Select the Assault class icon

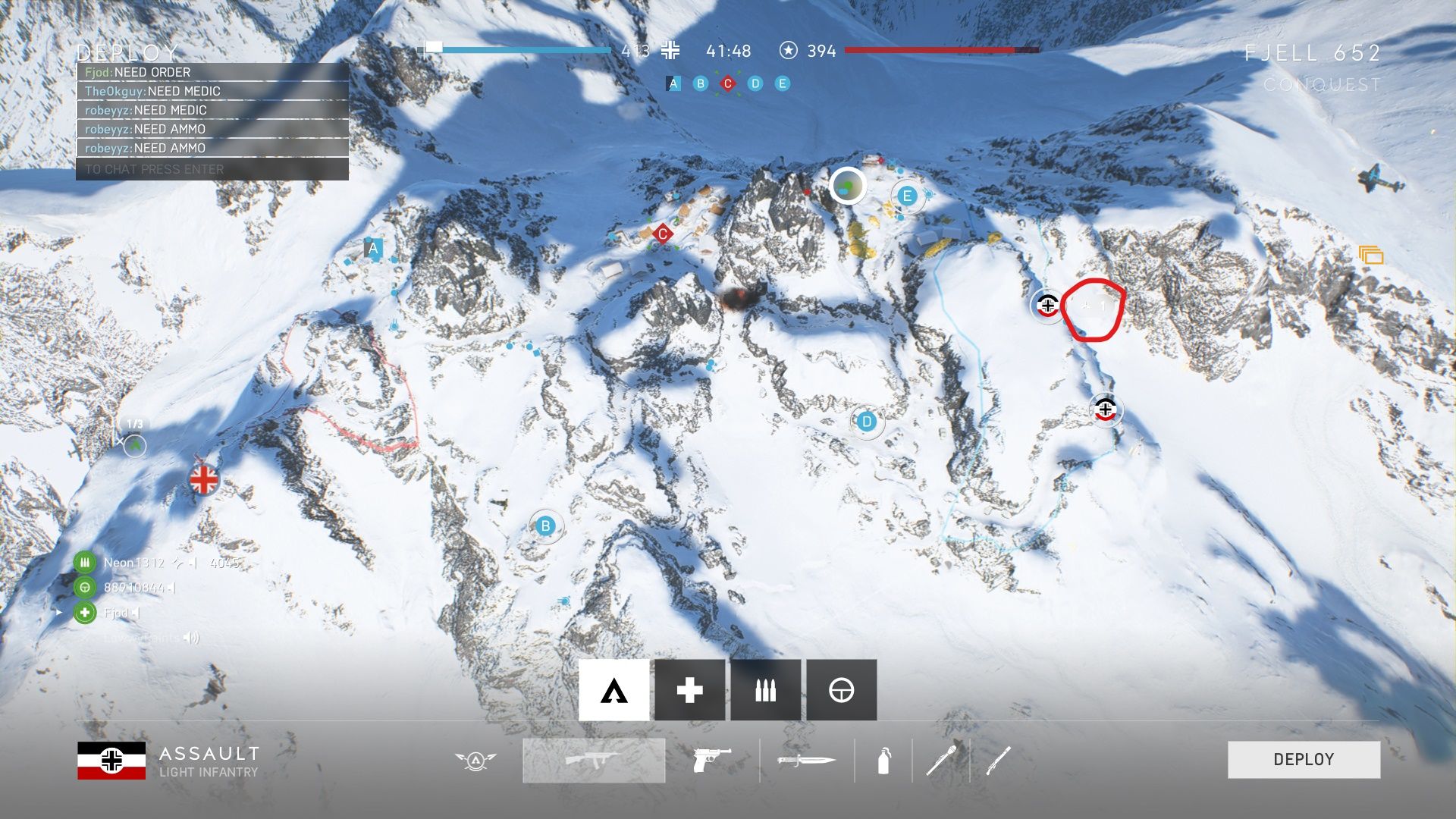click(614, 689)
